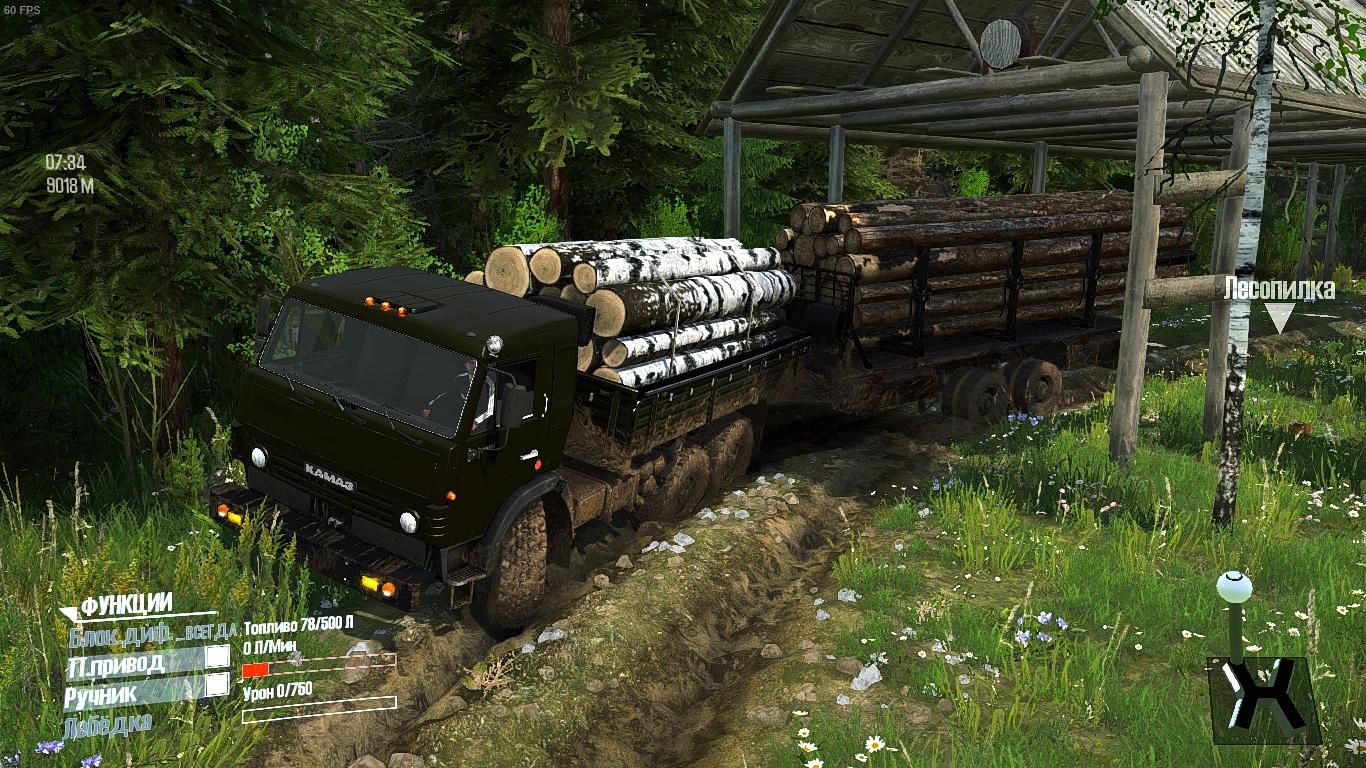
Task: Click the gear shifter knob
Action: point(1234,584)
